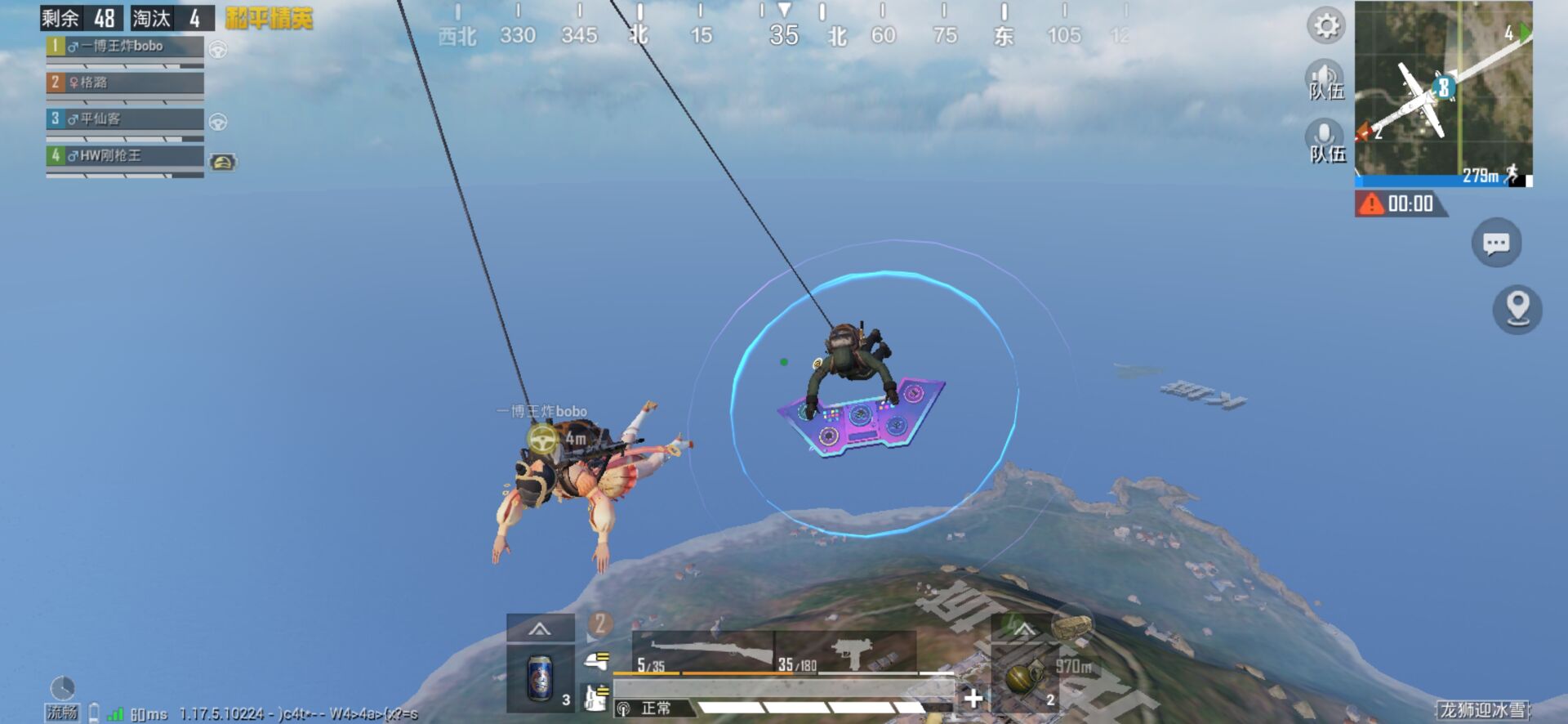Image resolution: width=1568 pixels, height=724 pixels.
Task: Open the game settings gear
Action: [1326, 25]
